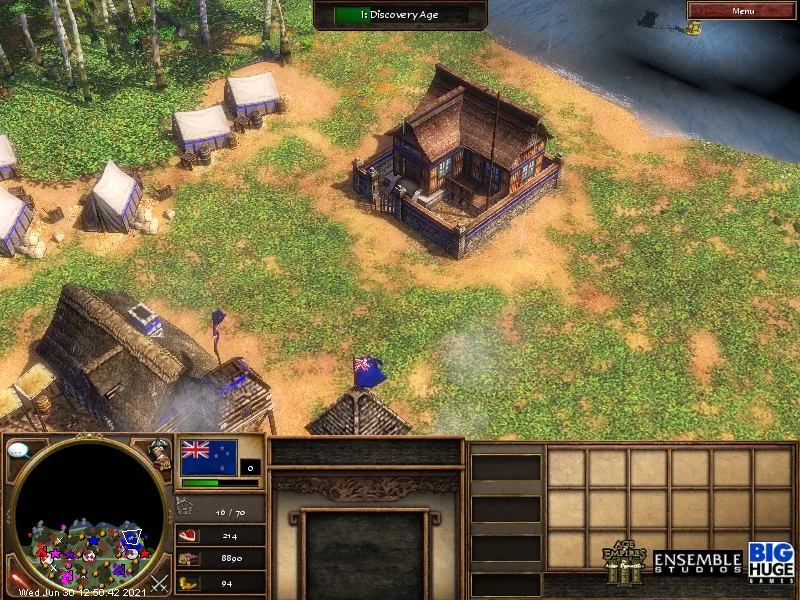This screenshot has width=800, height=600.
Task: Click the gold coin resource icon
Action: 187,582
